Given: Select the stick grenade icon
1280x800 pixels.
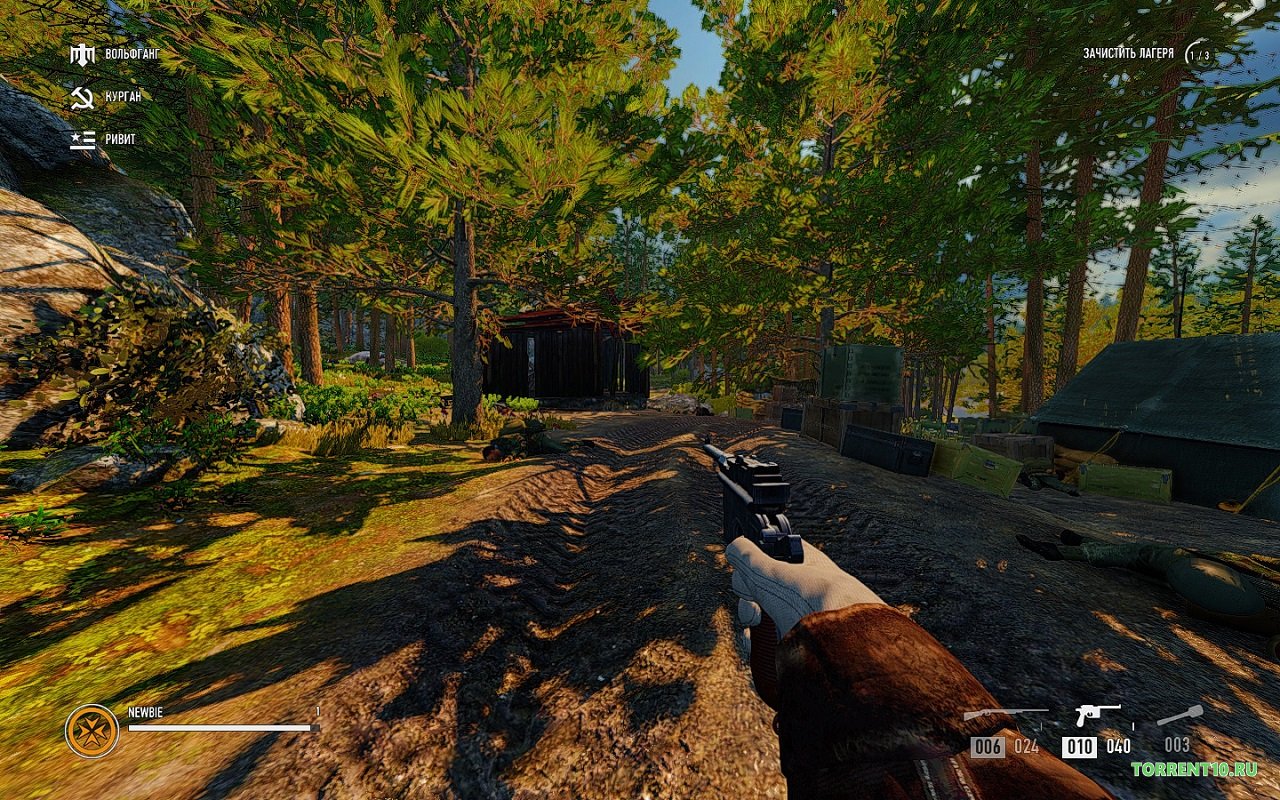Looking at the screenshot, I should click(x=1179, y=715).
